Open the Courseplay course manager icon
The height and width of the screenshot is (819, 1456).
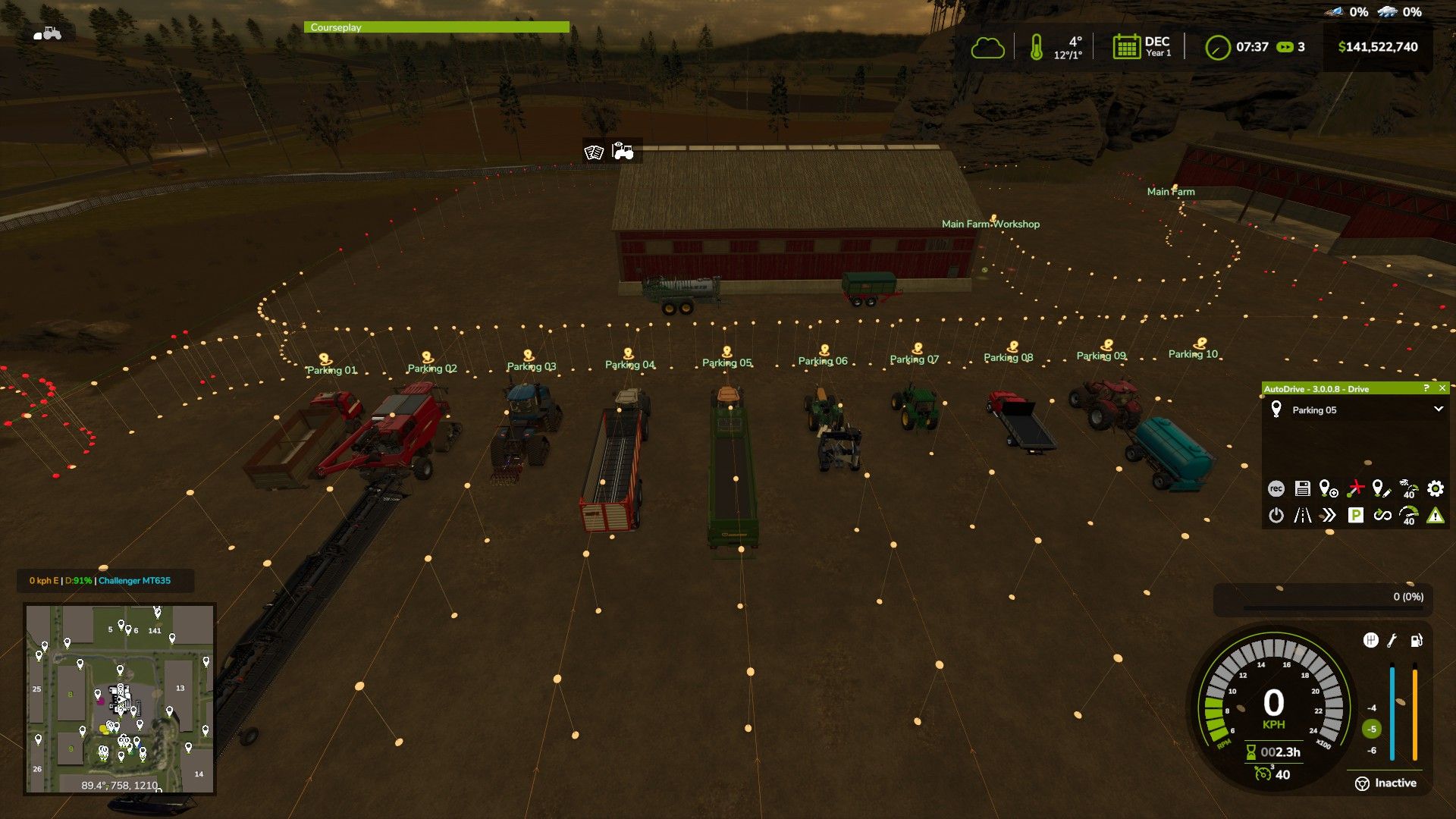pyautogui.click(x=593, y=151)
